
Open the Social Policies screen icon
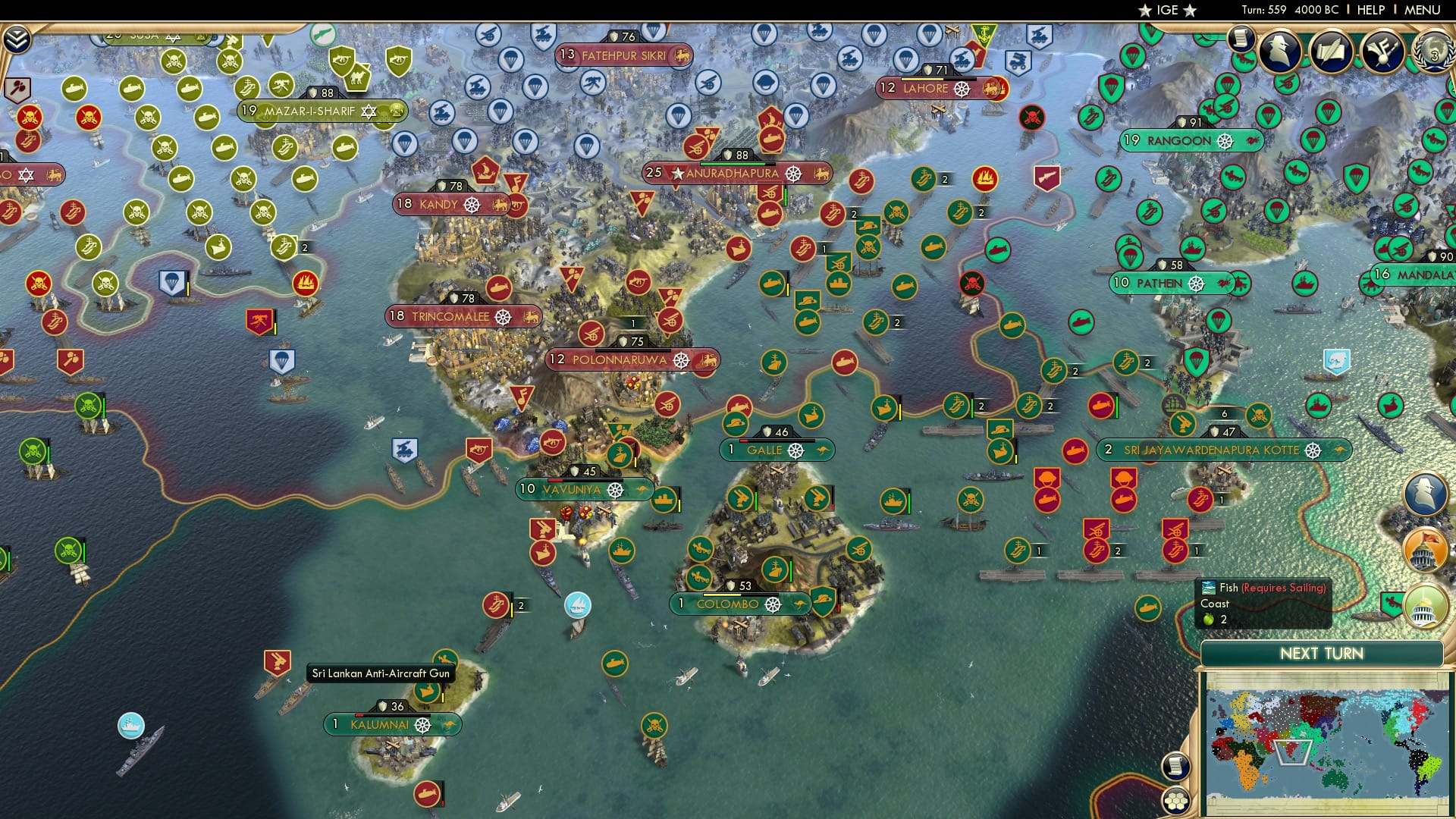coord(1382,52)
